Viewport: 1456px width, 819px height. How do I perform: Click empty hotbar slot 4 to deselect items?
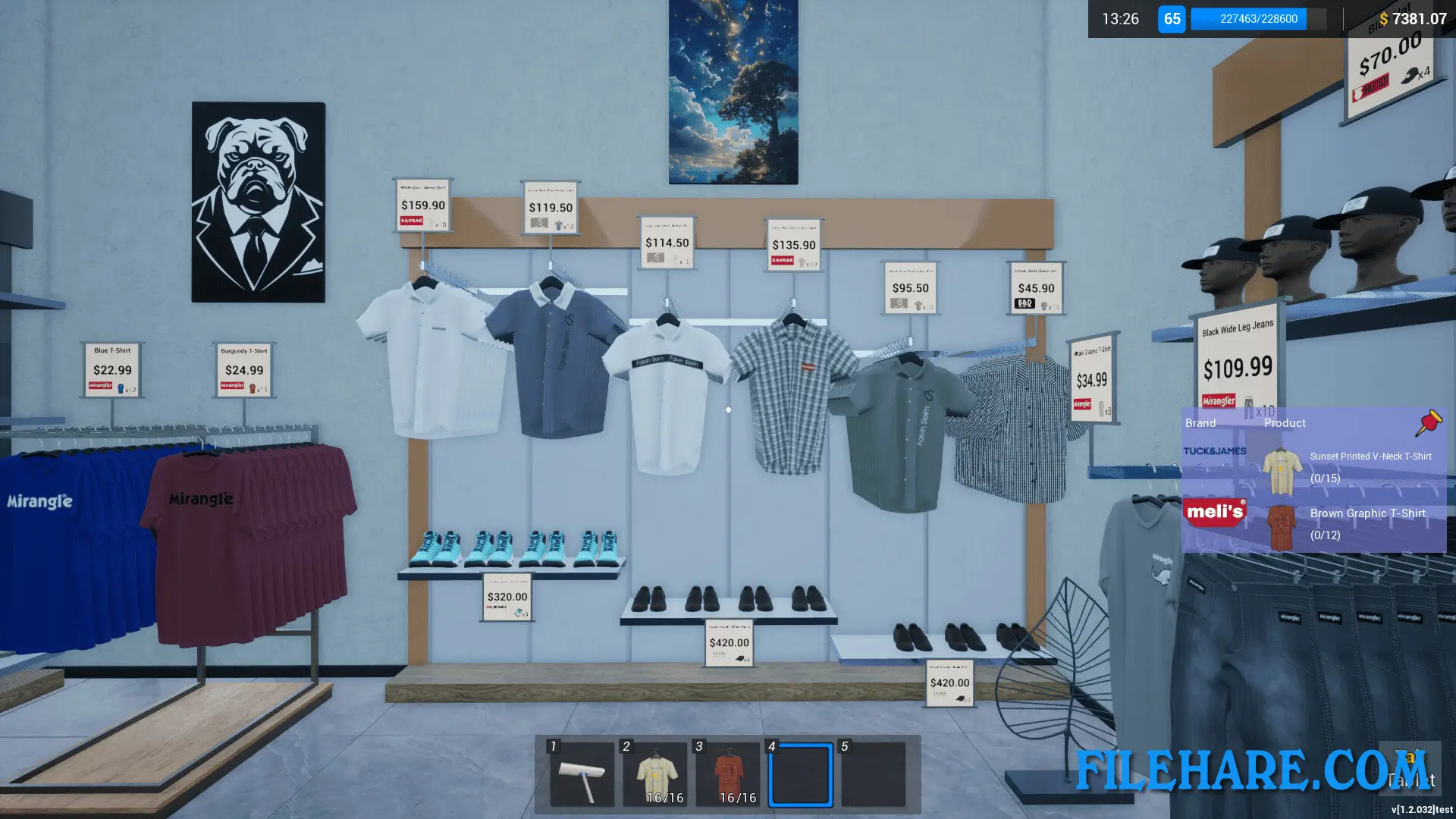801,774
